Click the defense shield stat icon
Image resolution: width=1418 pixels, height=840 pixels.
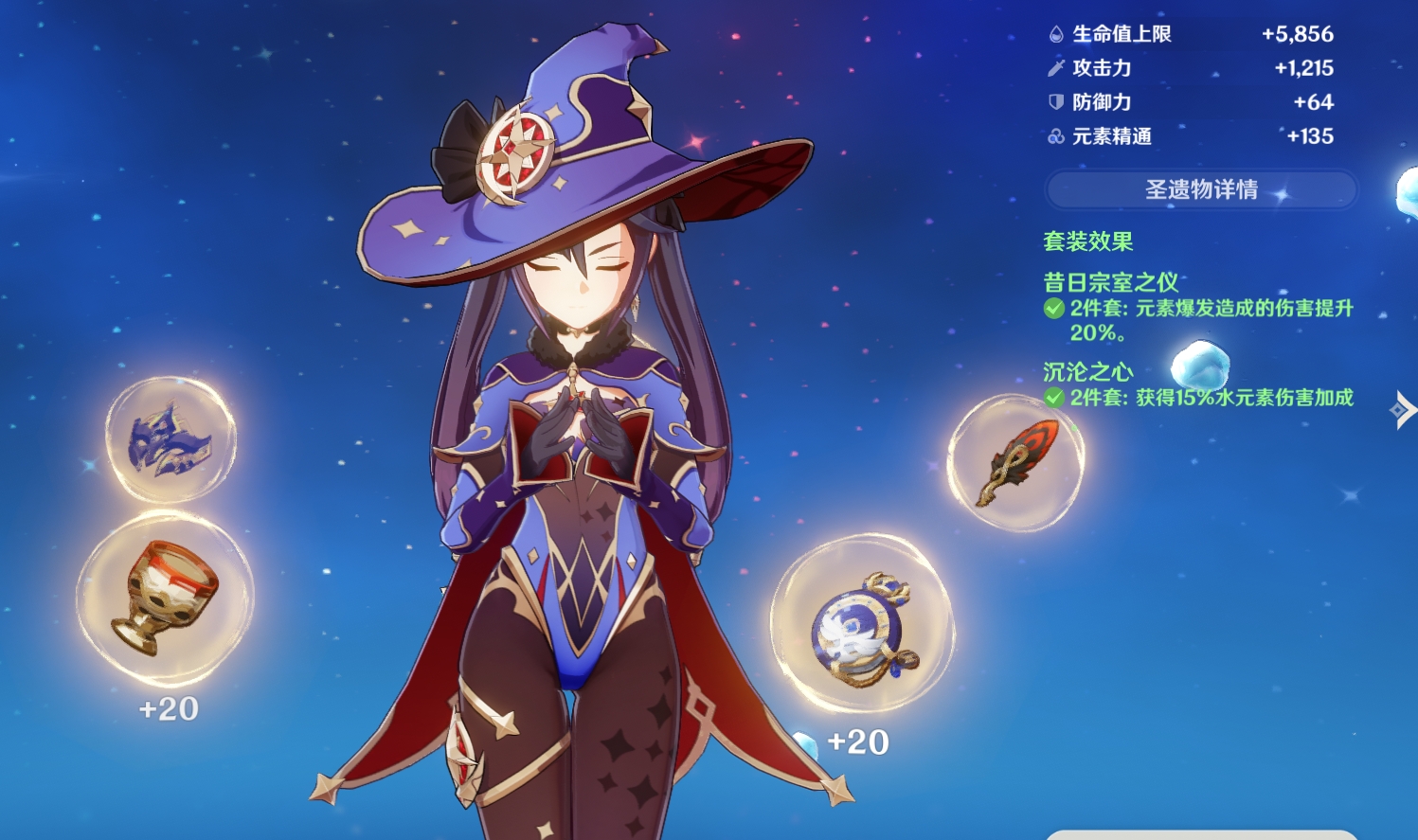[1054, 102]
